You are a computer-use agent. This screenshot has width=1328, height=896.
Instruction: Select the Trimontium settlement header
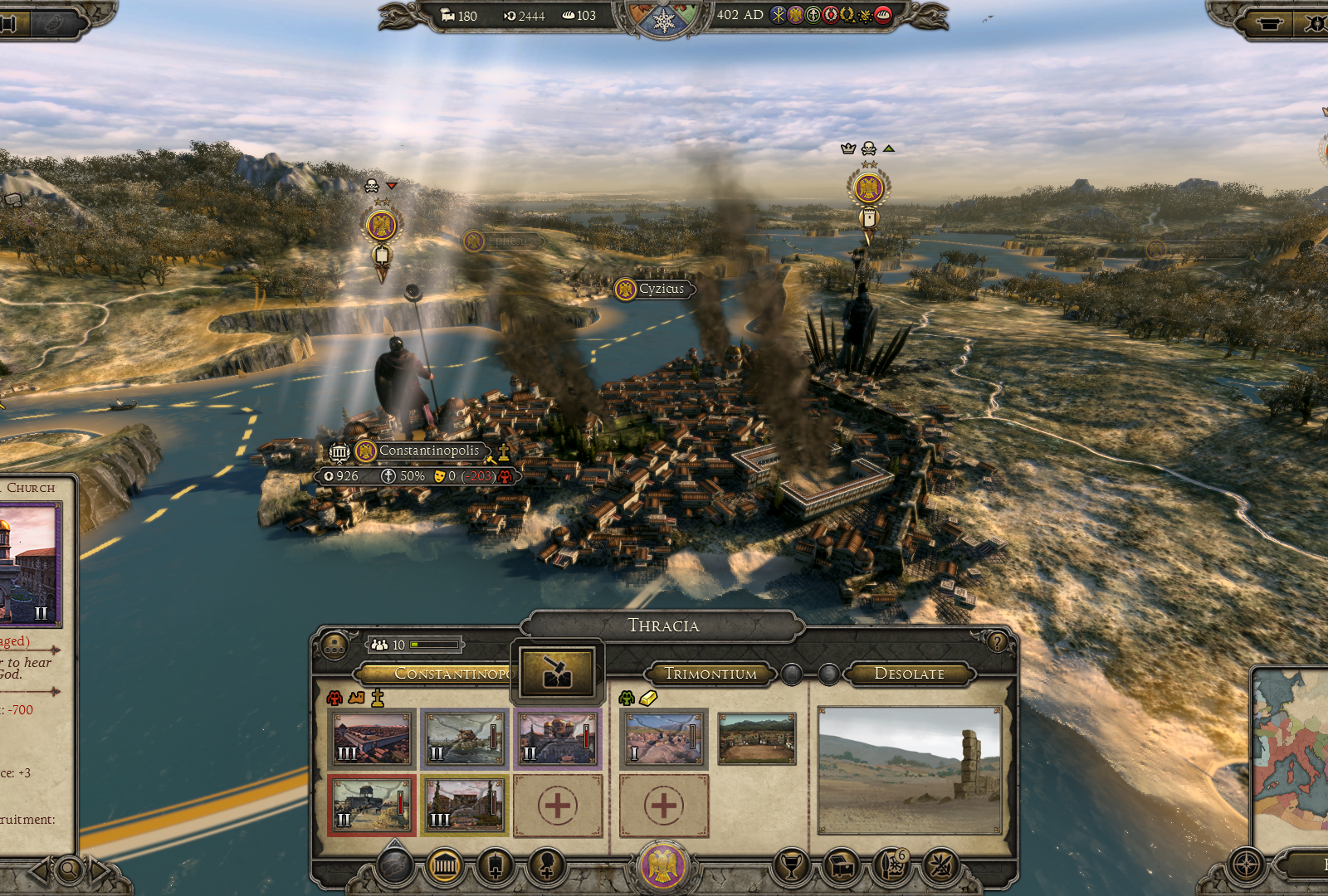coord(710,674)
